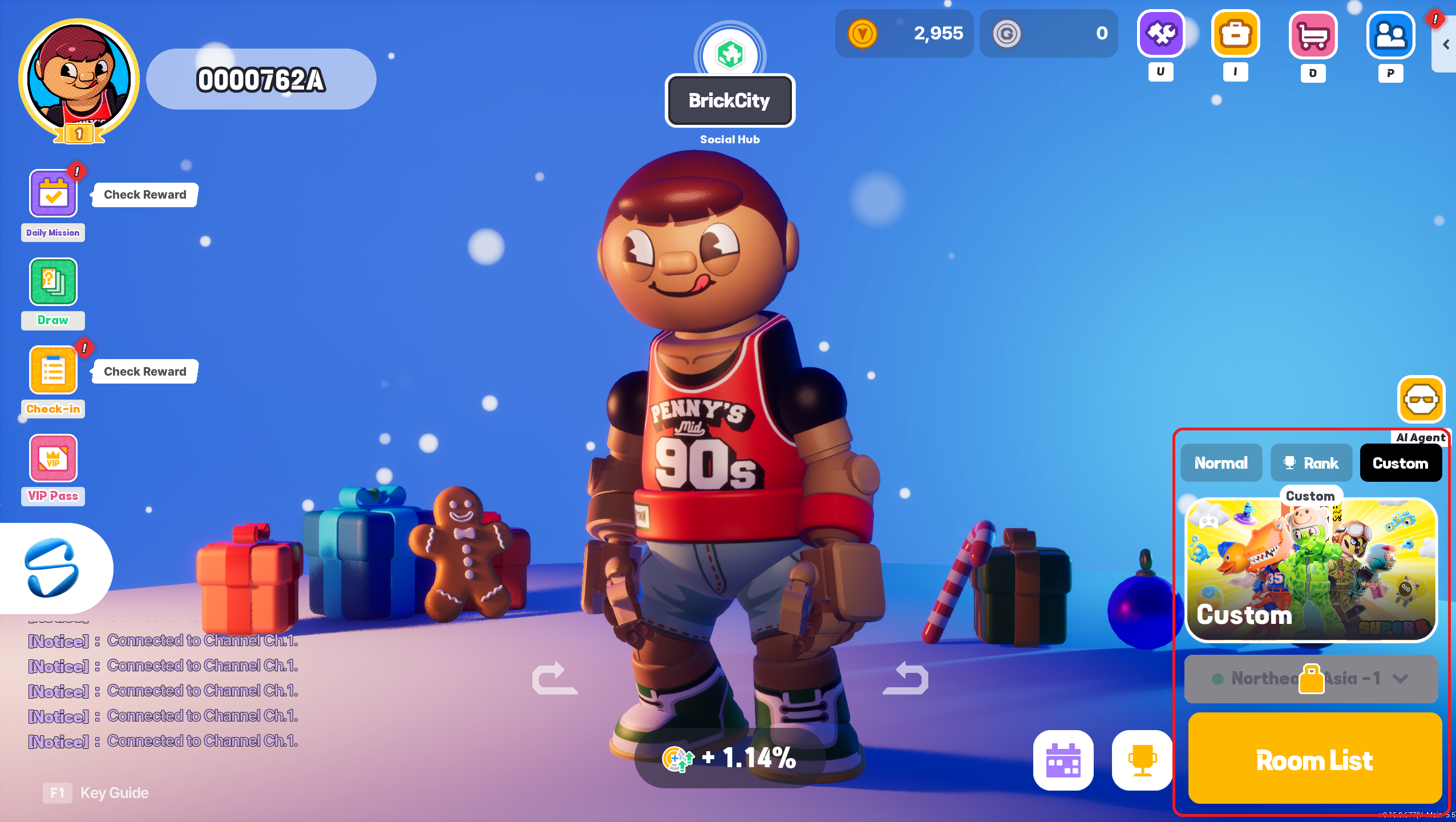Open the friends party icon
This screenshot has height=822, width=1456.
point(1390,35)
